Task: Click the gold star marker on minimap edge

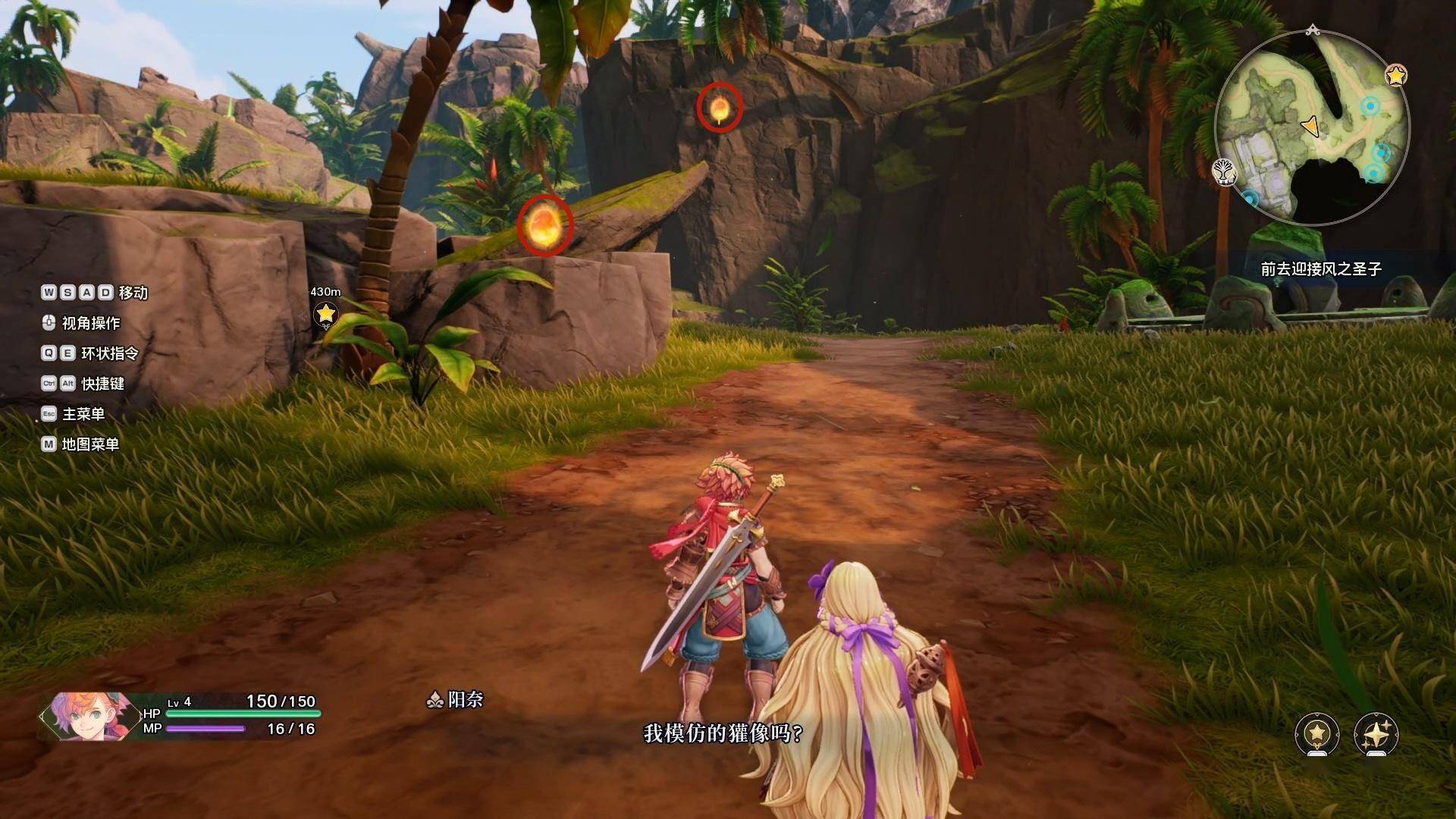Action: 1395,75
